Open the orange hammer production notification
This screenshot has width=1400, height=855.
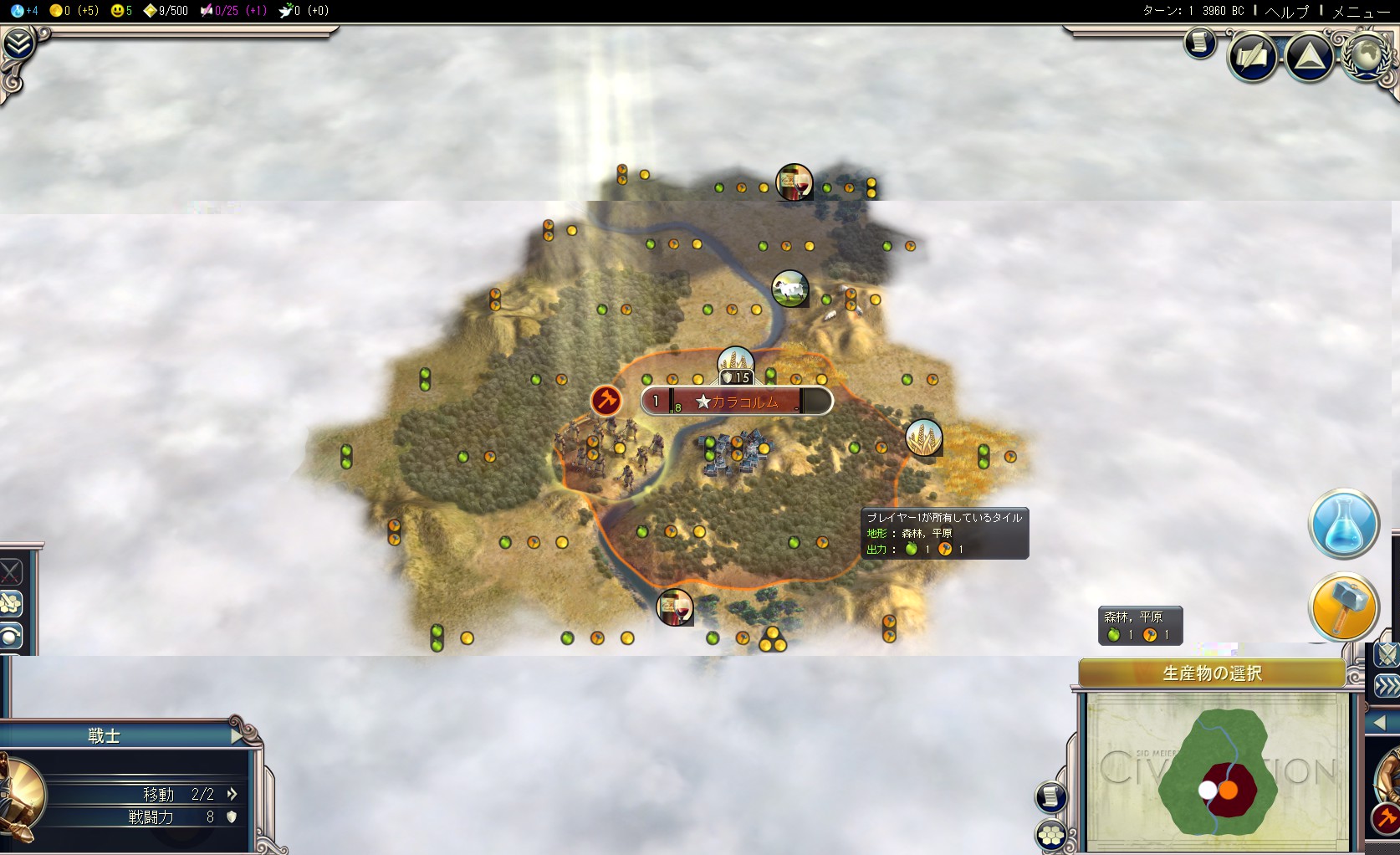pos(1343,607)
